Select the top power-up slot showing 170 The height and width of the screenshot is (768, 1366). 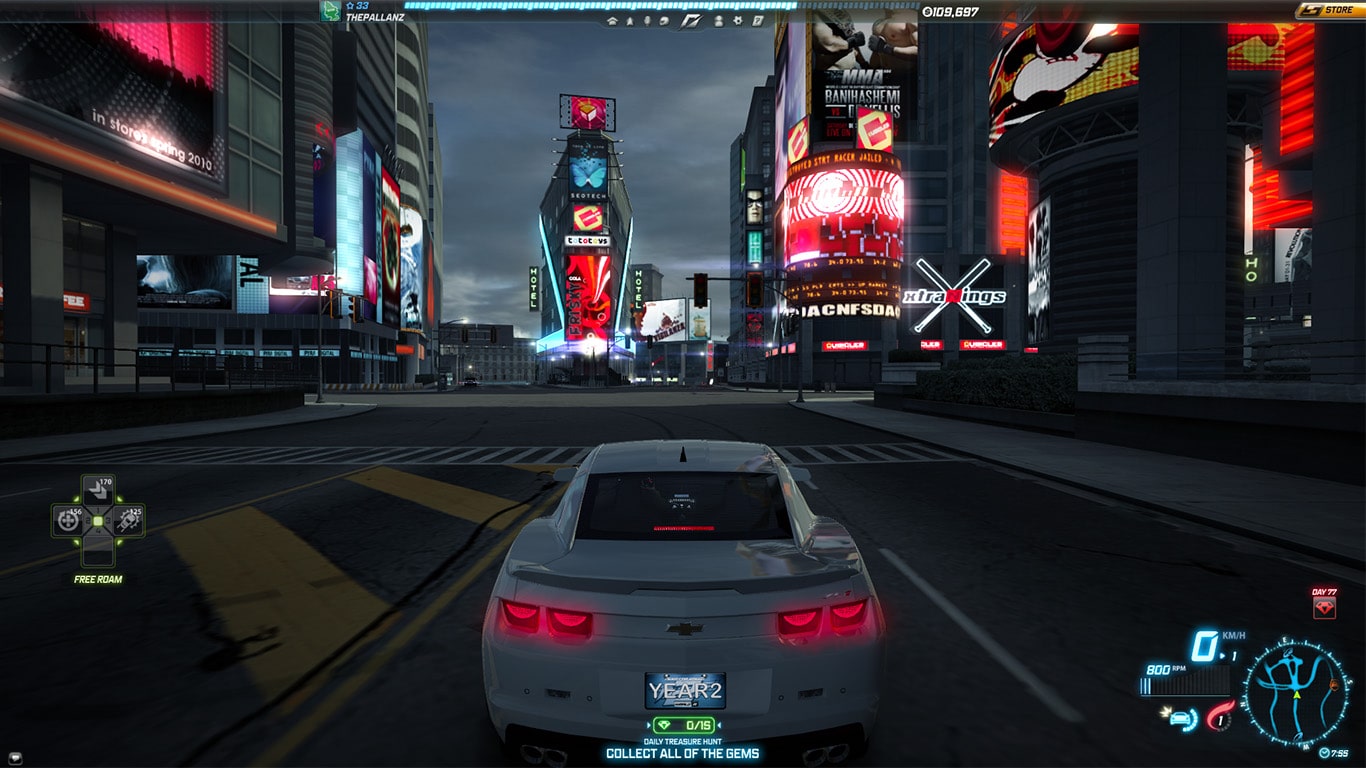click(98, 489)
